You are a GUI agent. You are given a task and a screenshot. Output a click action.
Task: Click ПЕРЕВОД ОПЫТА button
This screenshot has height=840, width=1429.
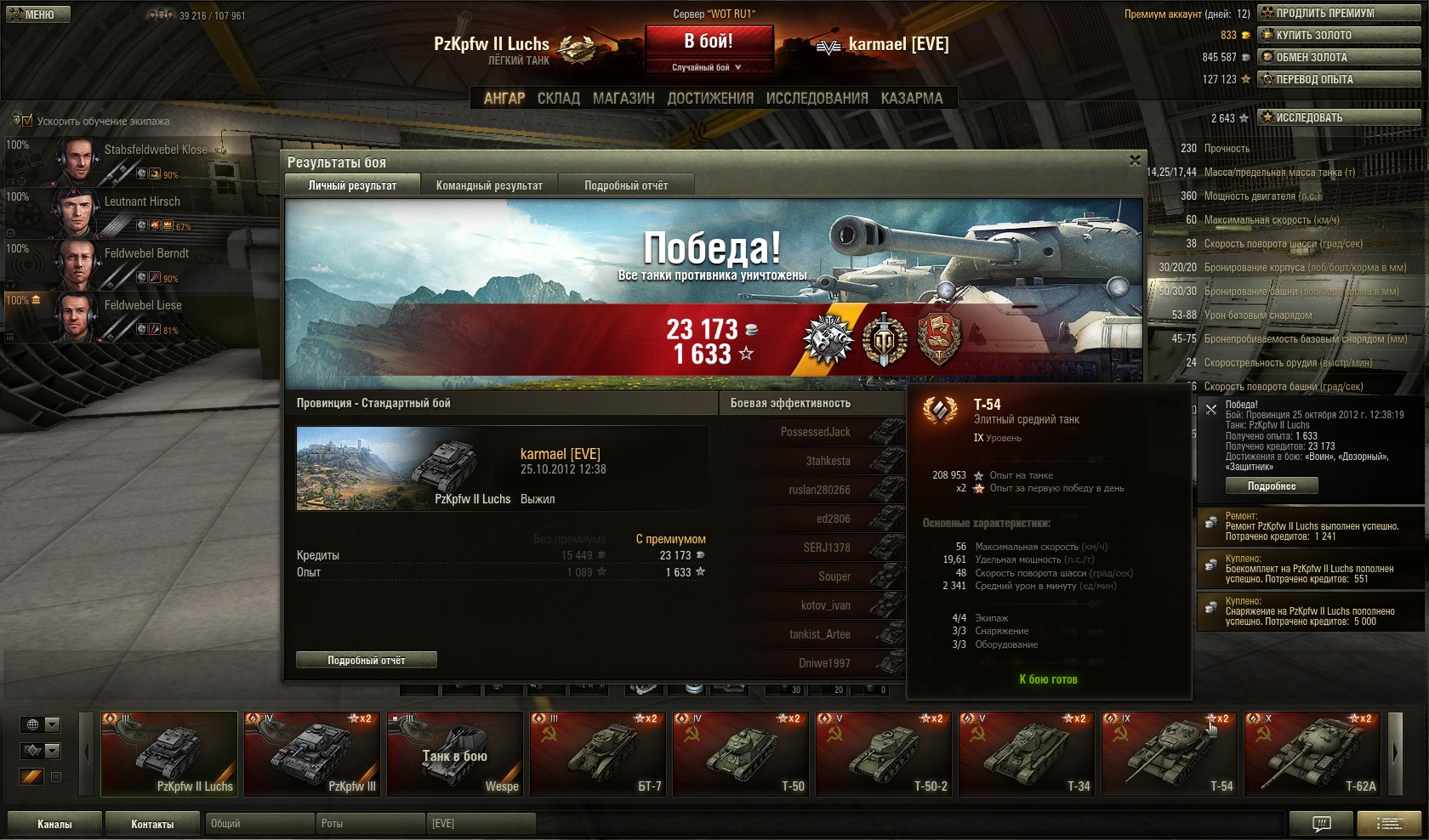pyautogui.click(x=1340, y=79)
